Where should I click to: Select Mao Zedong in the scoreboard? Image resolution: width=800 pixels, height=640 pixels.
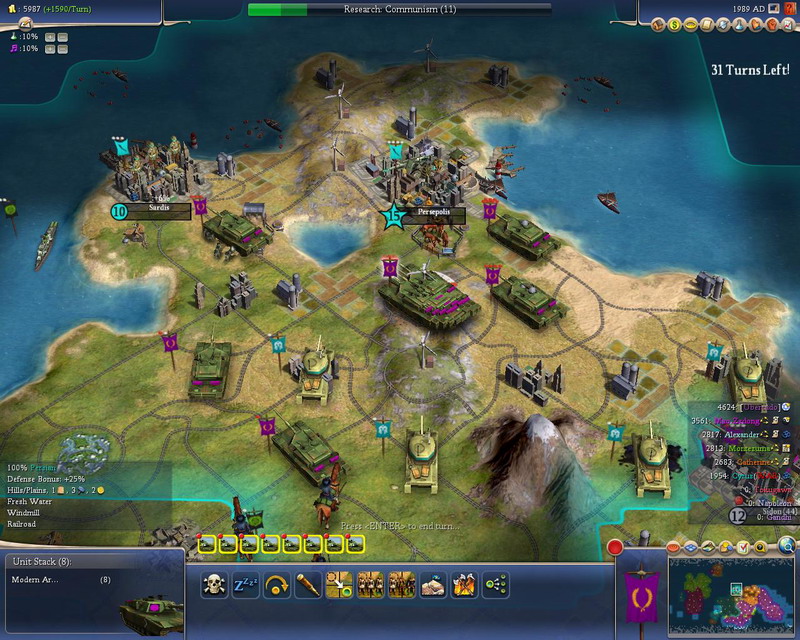pos(740,422)
